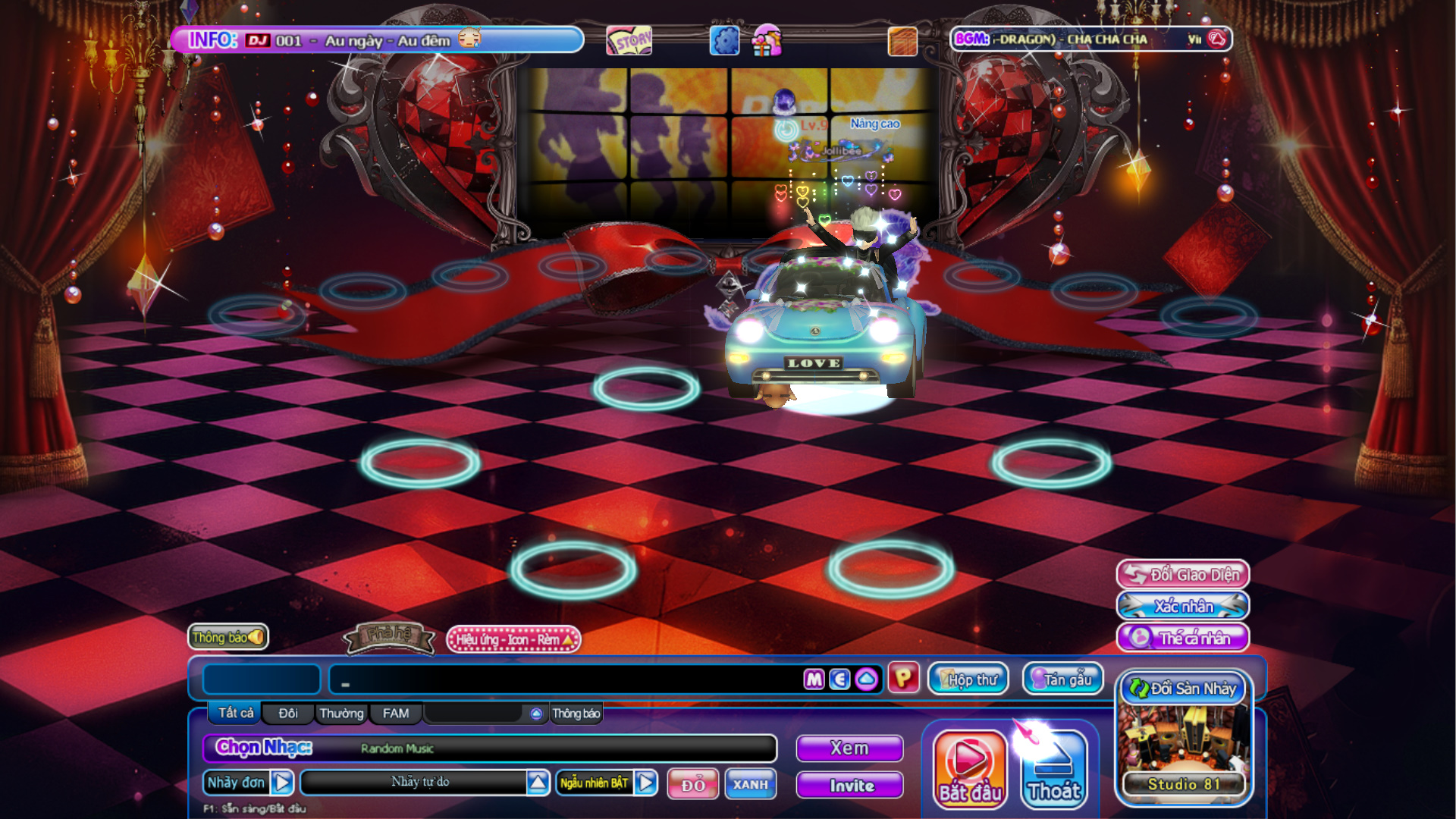
Task: Choose the XANH blue team
Action: pyautogui.click(x=750, y=785)
